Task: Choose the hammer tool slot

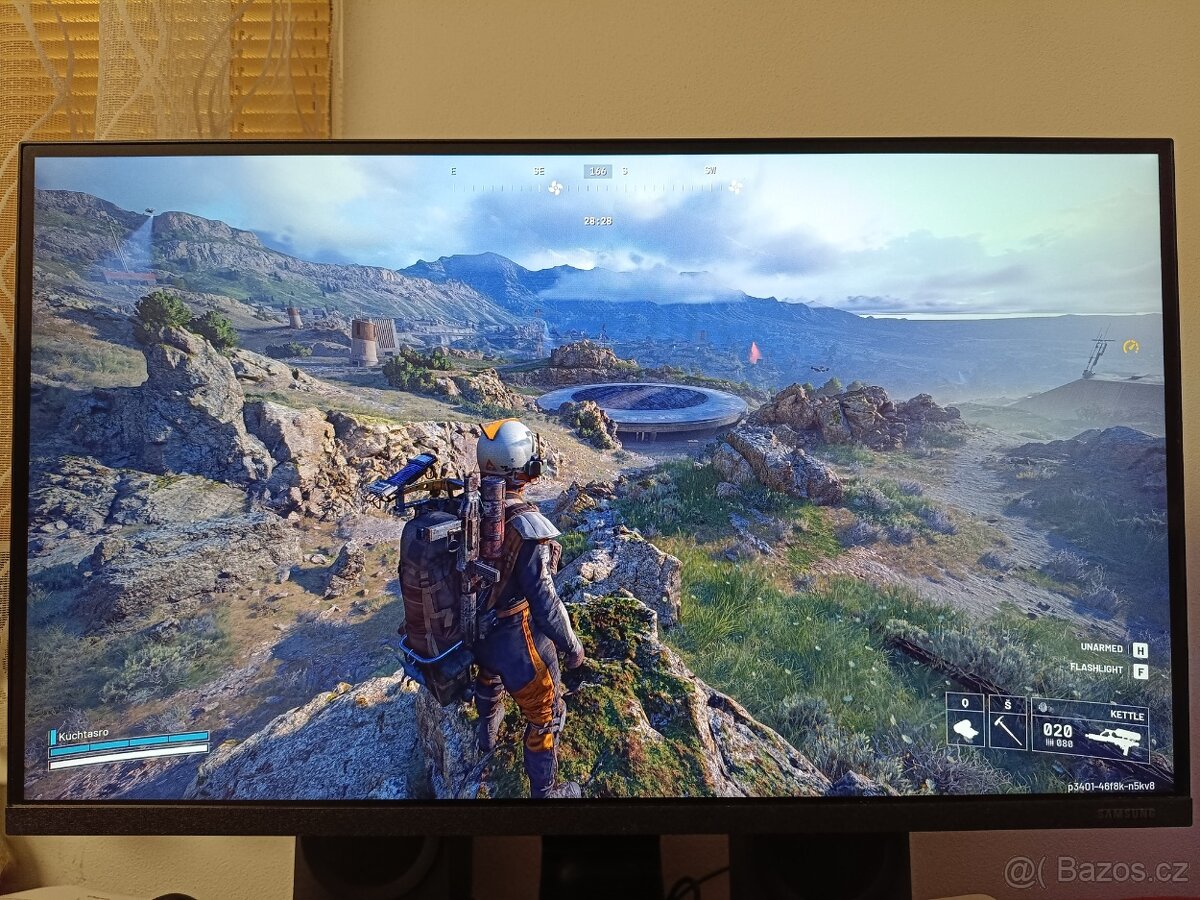Action: click(x=1007, y=724)
